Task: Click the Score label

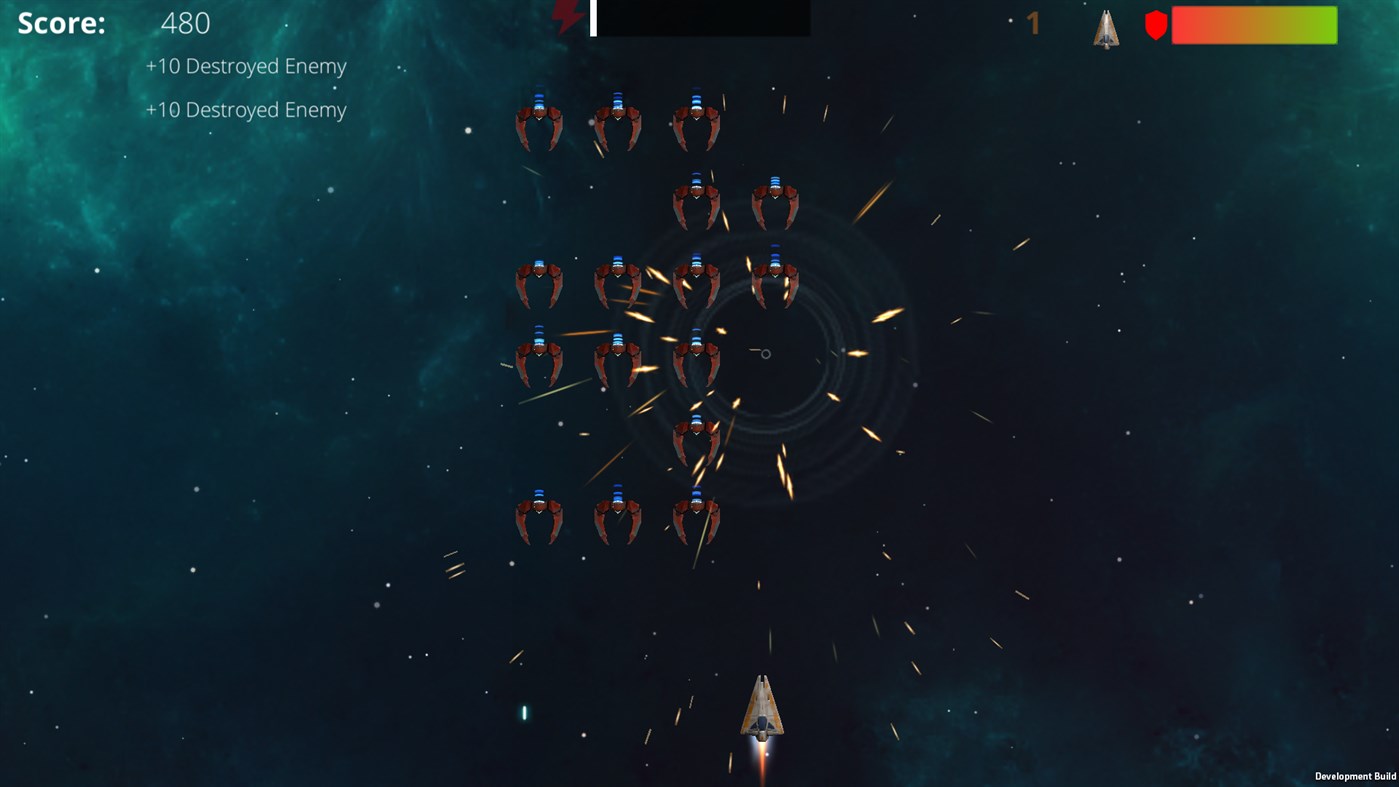Action: point(62,22)
